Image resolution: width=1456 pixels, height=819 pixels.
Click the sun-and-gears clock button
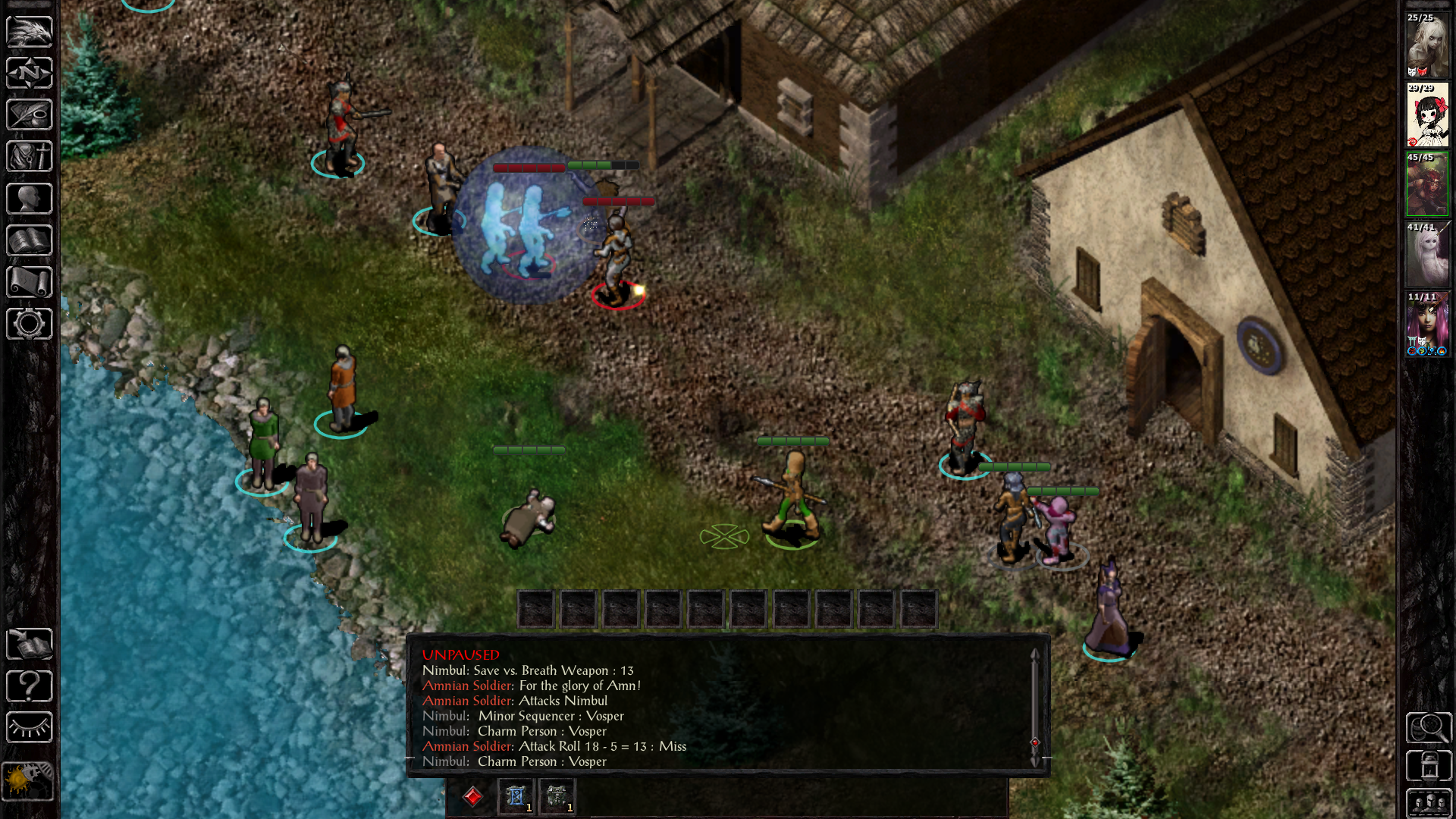[x=28, y=780]
